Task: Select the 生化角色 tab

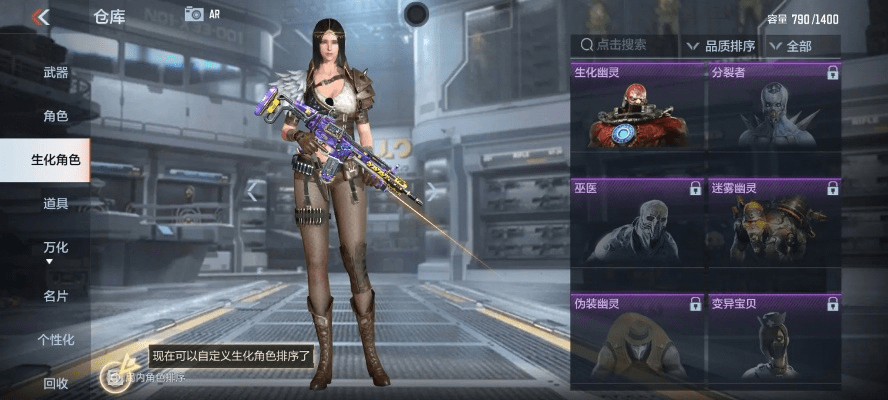Action: [x=54, y=160]
